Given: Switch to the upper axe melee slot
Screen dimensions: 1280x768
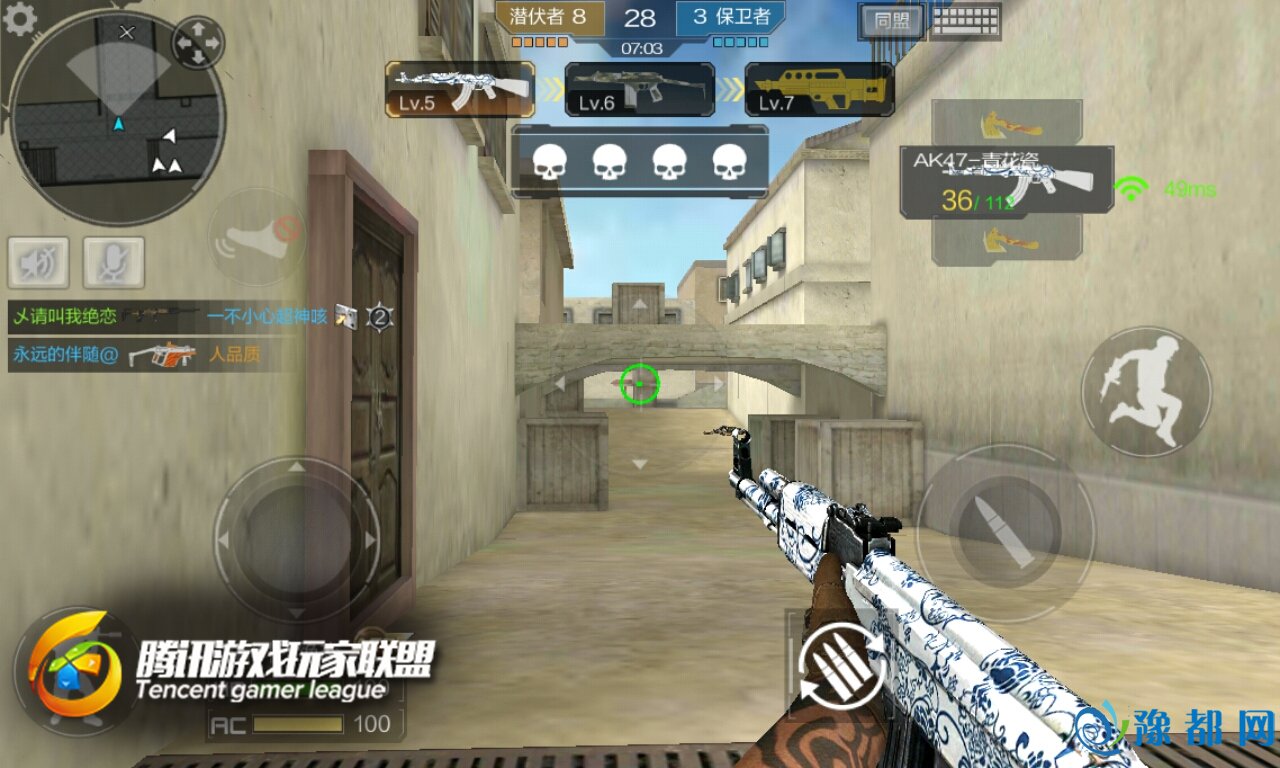Looking at the screenshot, I should click(x=1007, y=124).
